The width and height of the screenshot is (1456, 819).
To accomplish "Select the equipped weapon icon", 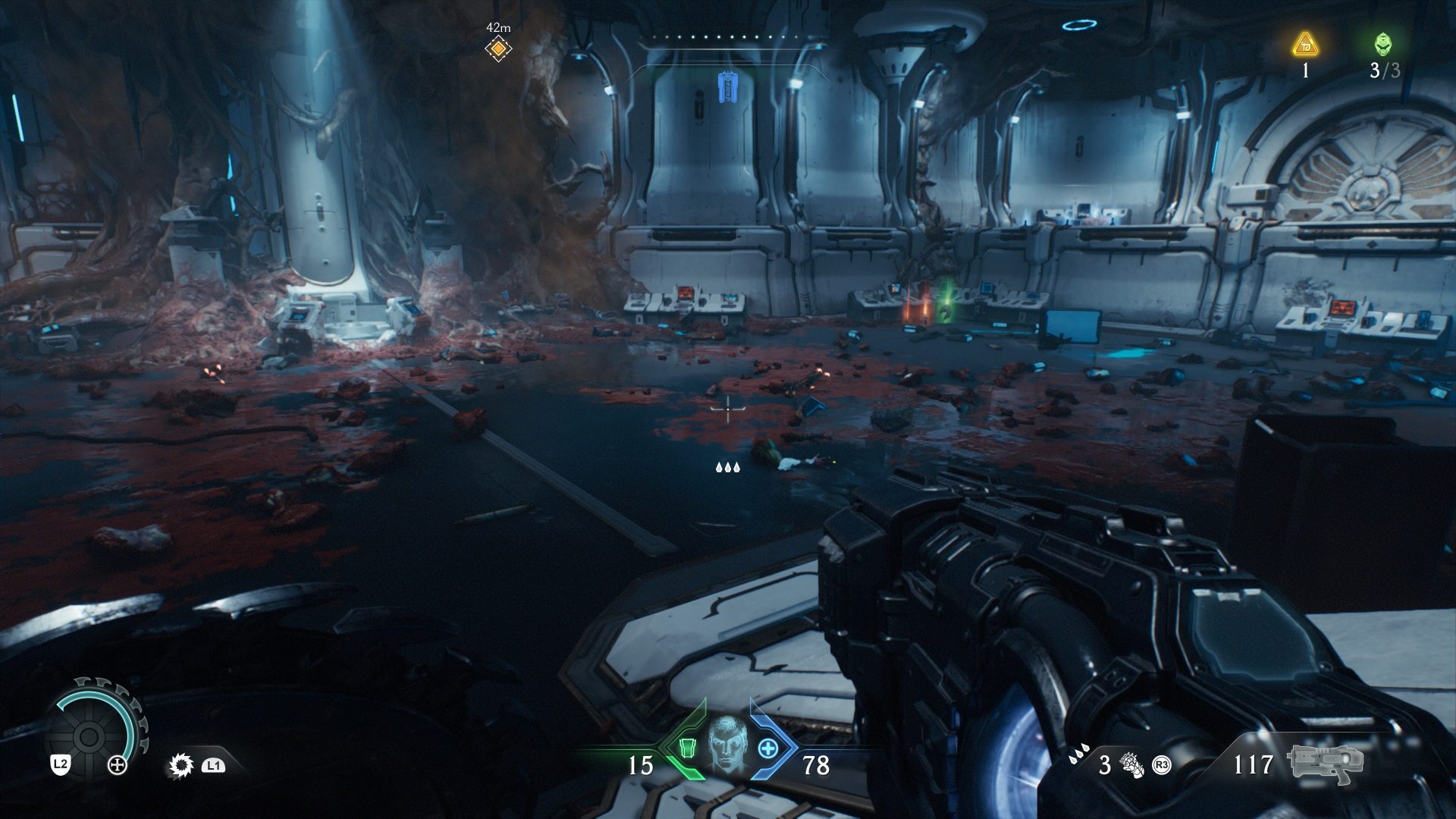I will (1324, 764).
